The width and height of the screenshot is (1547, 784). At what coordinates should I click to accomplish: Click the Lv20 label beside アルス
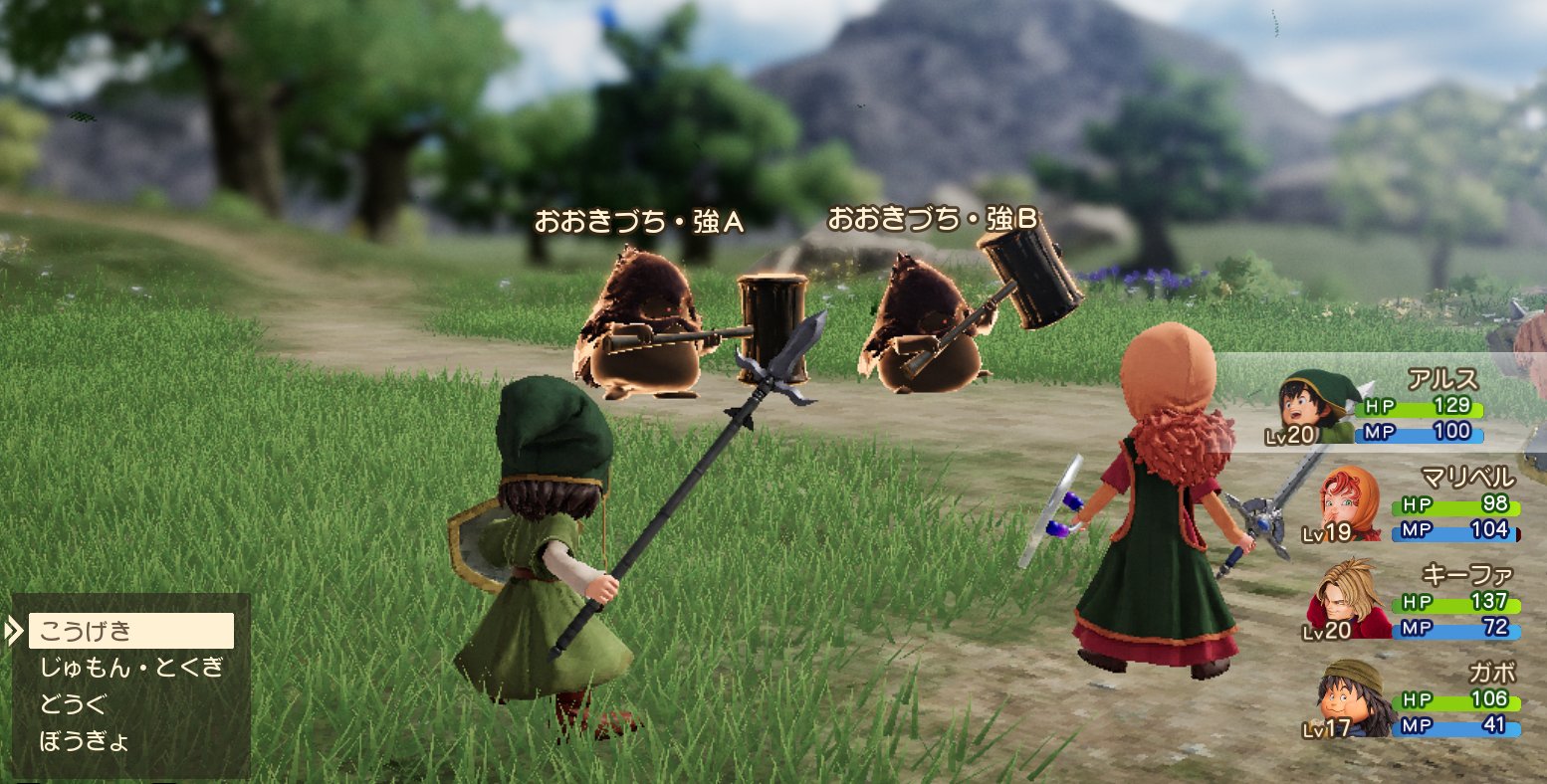point(1289,435)
